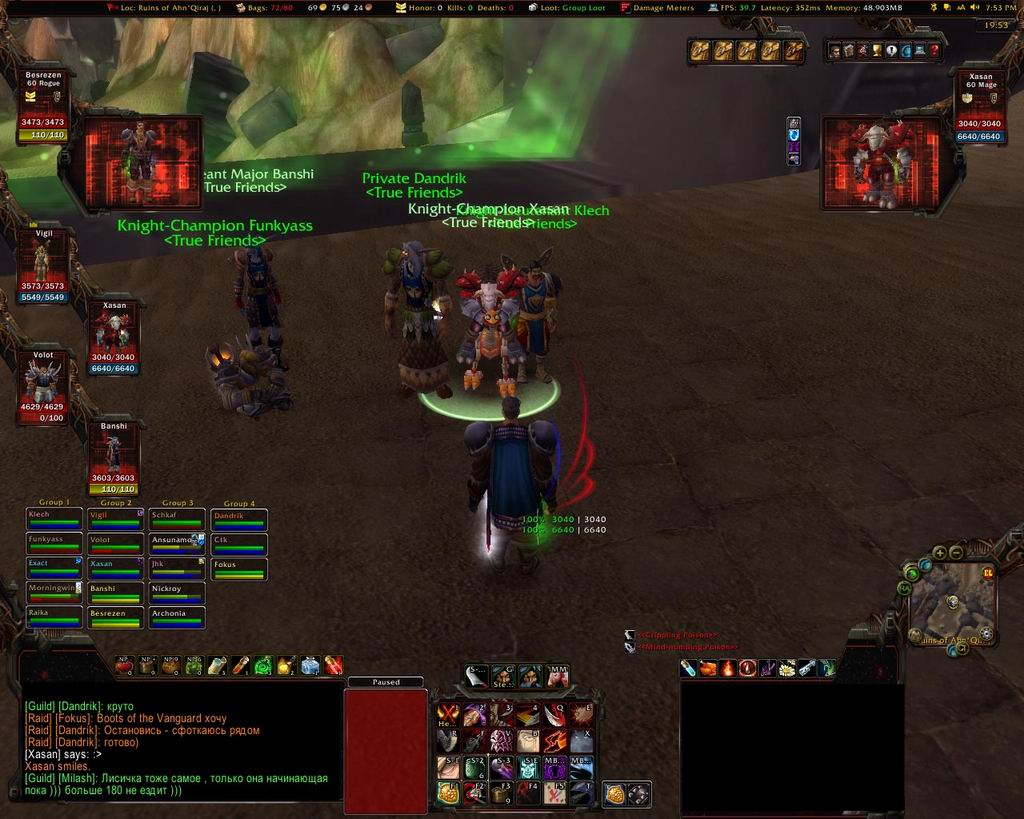Select Xasan's target portrait frame

[x=881, y=164]
